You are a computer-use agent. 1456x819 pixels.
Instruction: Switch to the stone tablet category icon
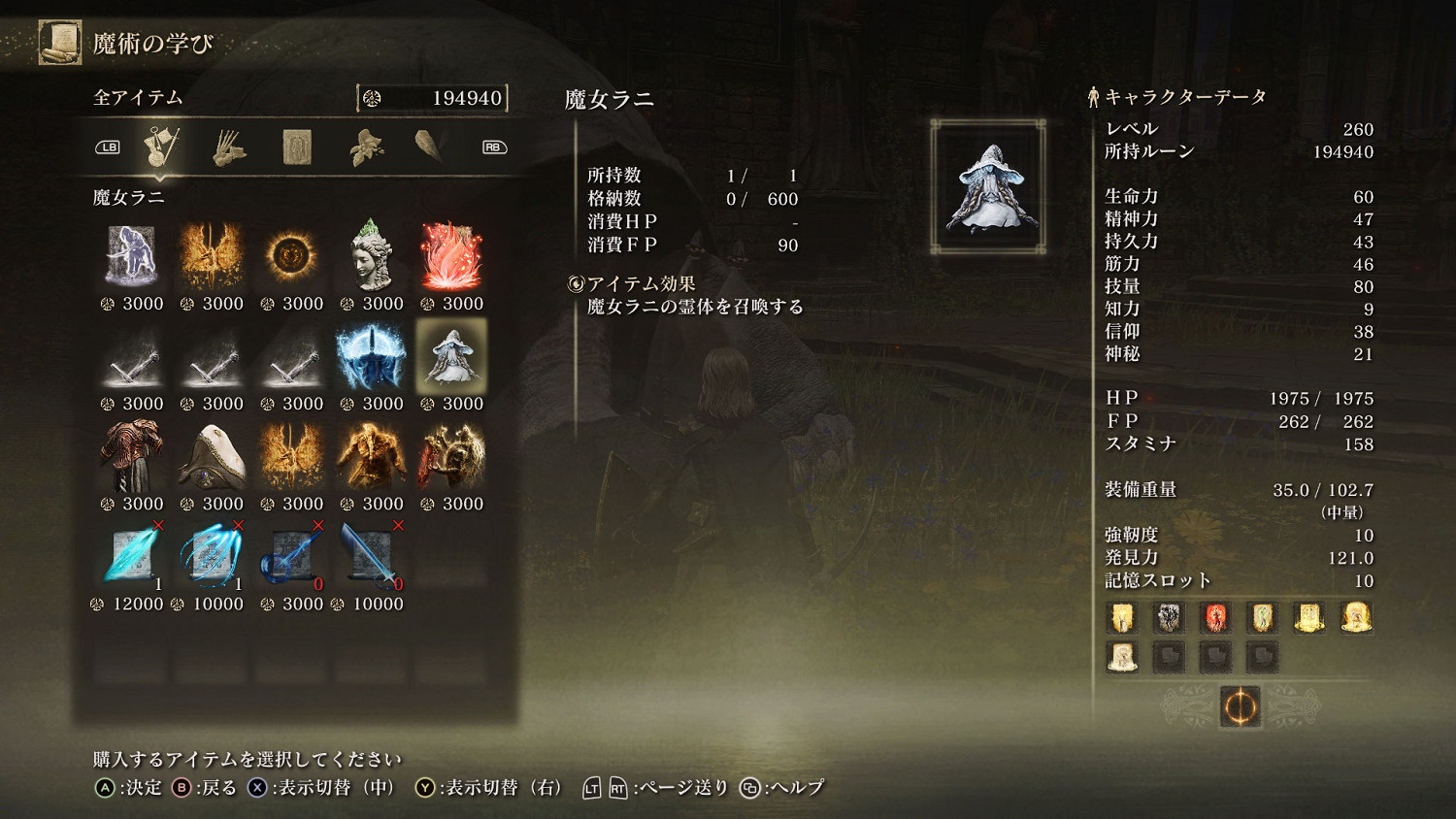pos(296,146)
